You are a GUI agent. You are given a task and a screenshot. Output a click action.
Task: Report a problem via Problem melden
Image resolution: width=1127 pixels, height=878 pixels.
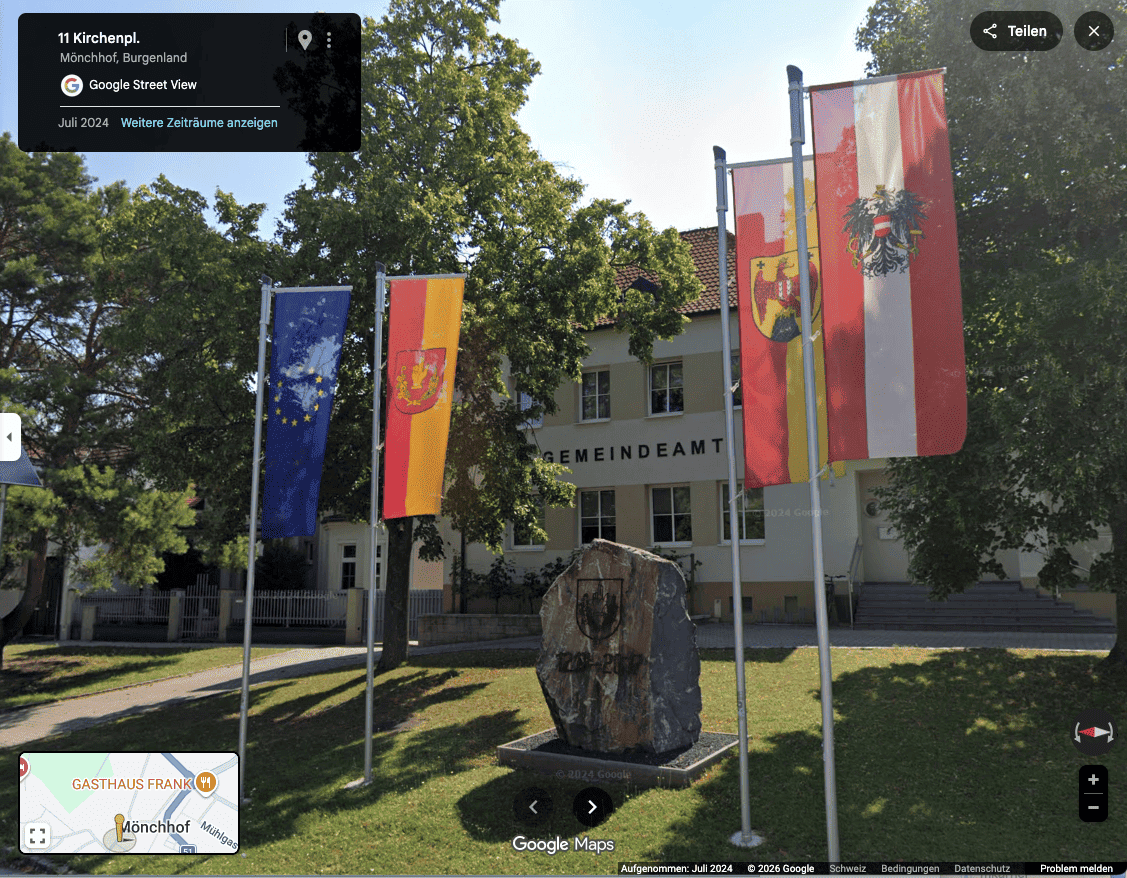[1076, 869]
